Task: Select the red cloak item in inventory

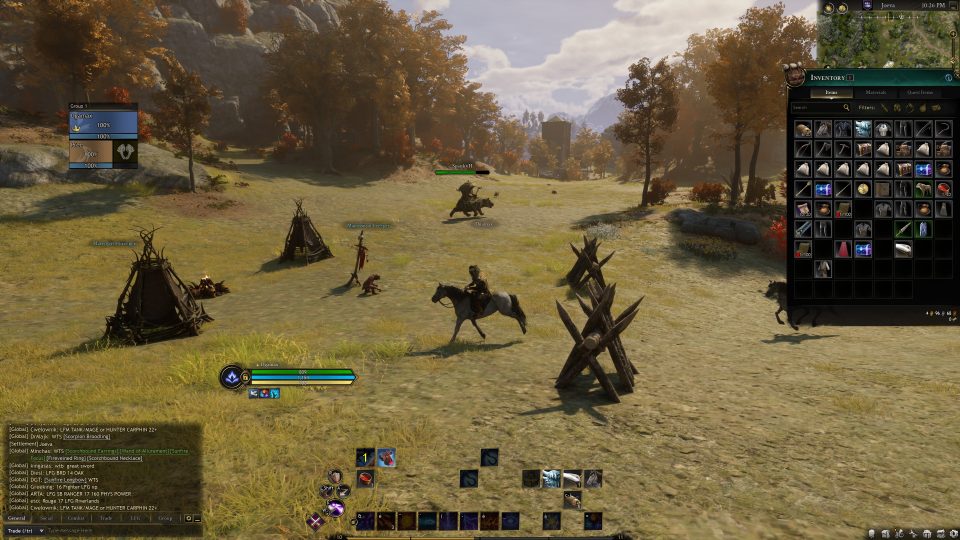Action: pyautogui.click(x=844, y=249)
